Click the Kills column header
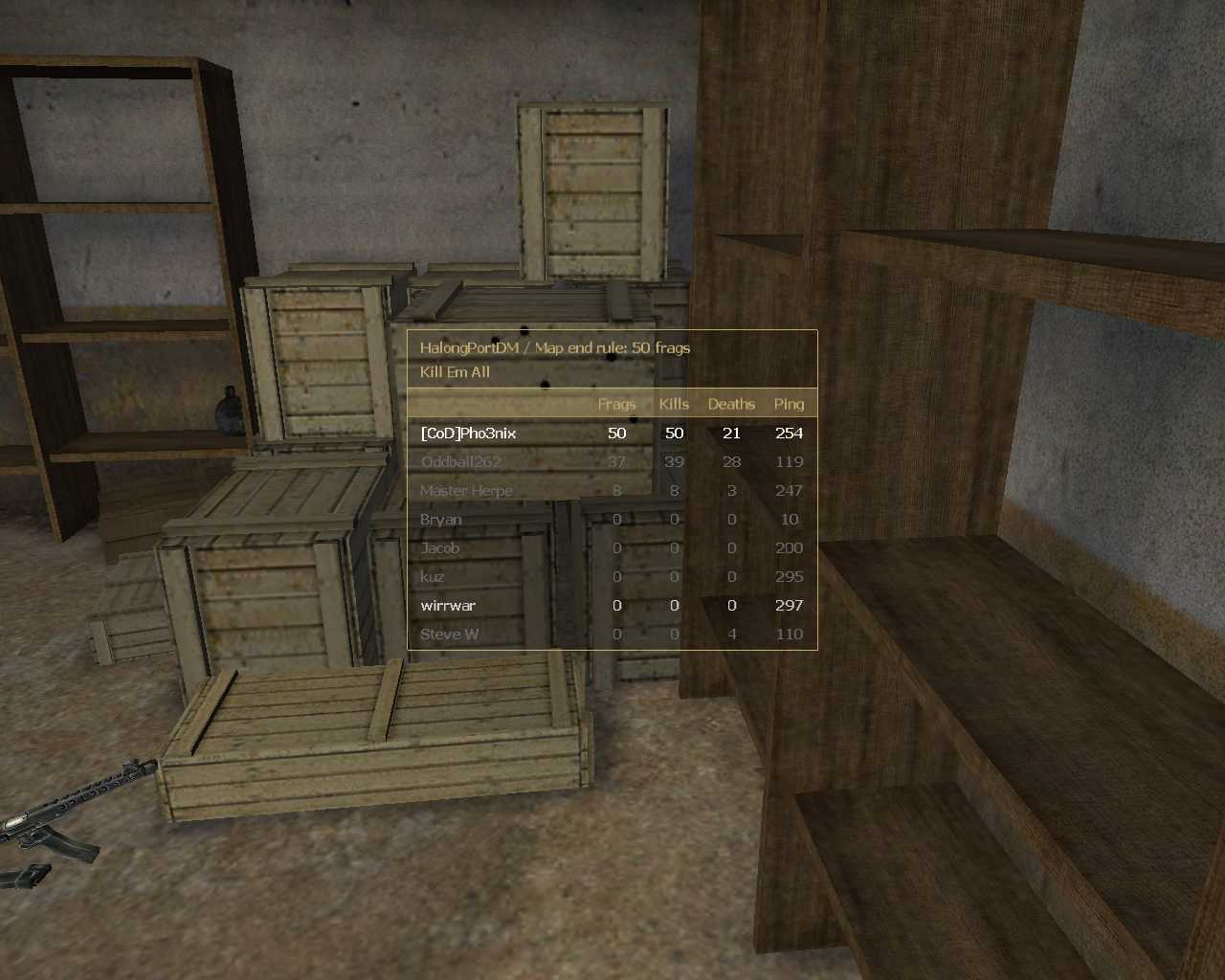The height and width of the screenshot is (980, 1225). click(674, 404)
